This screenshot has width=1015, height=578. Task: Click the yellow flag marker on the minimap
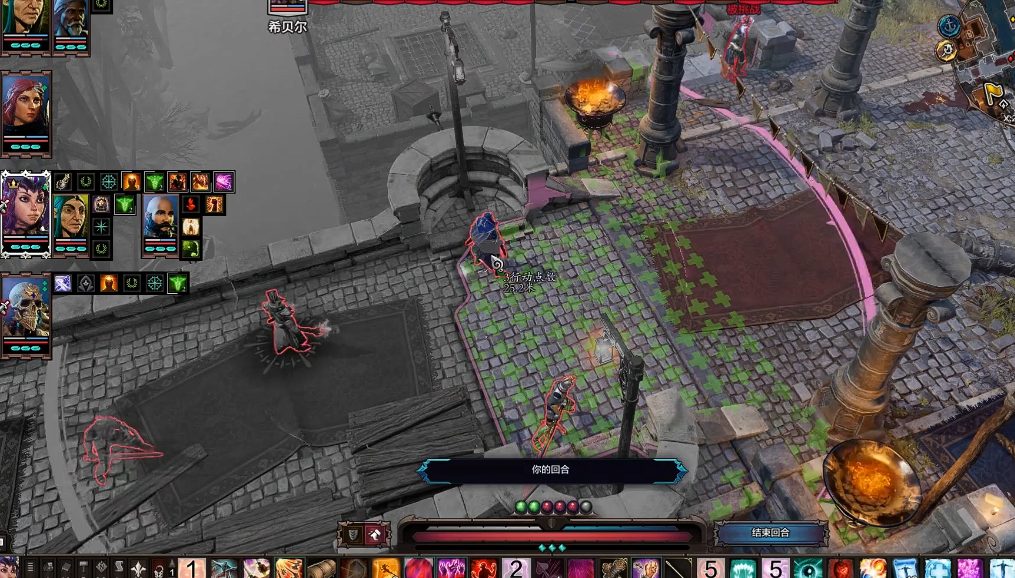pyautogui.click(x=997, y=95)
